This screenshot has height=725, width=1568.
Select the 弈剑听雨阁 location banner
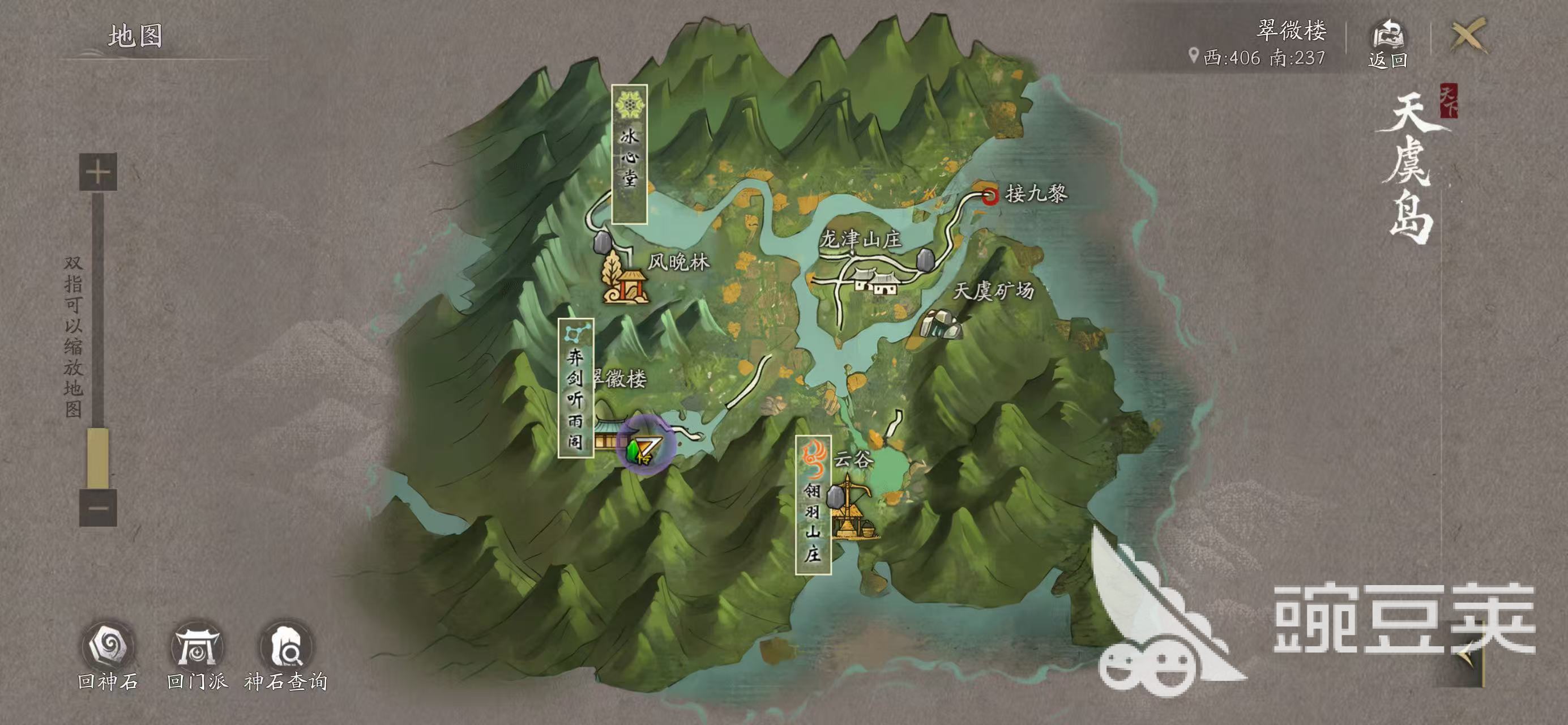[576, 388]
